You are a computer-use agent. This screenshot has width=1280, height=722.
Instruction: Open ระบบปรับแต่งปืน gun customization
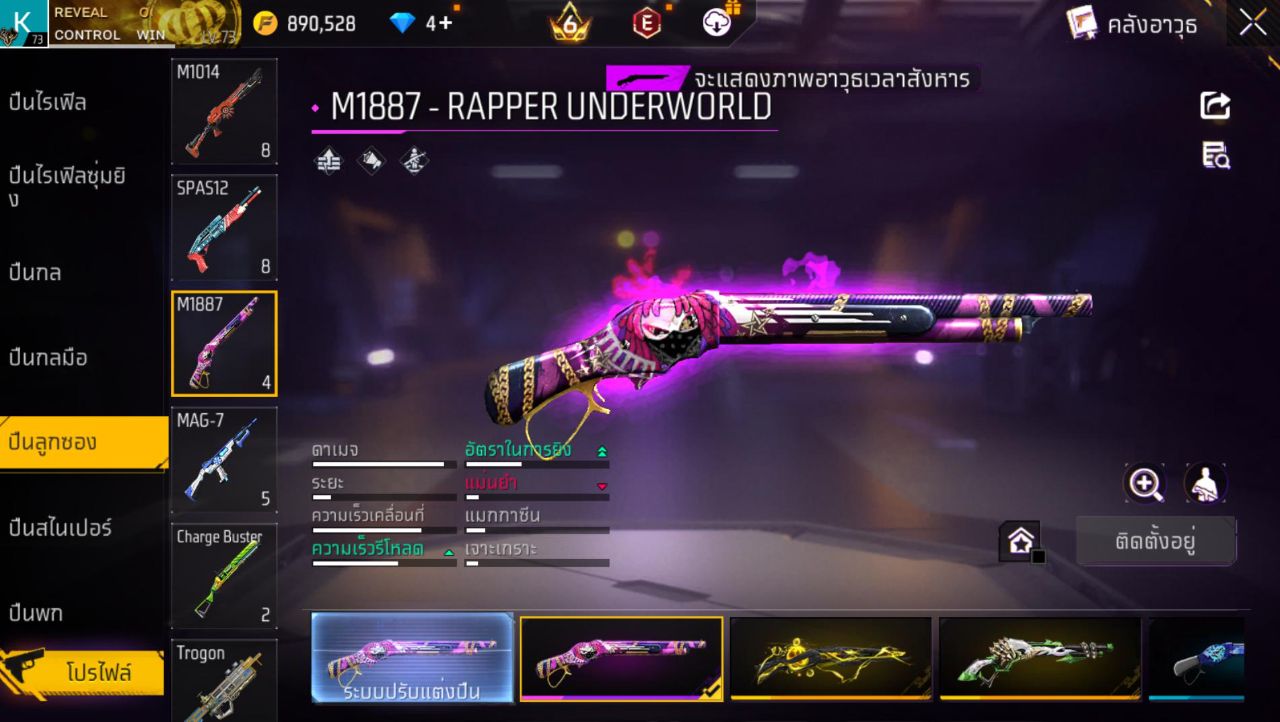click(x=412, y=657)
